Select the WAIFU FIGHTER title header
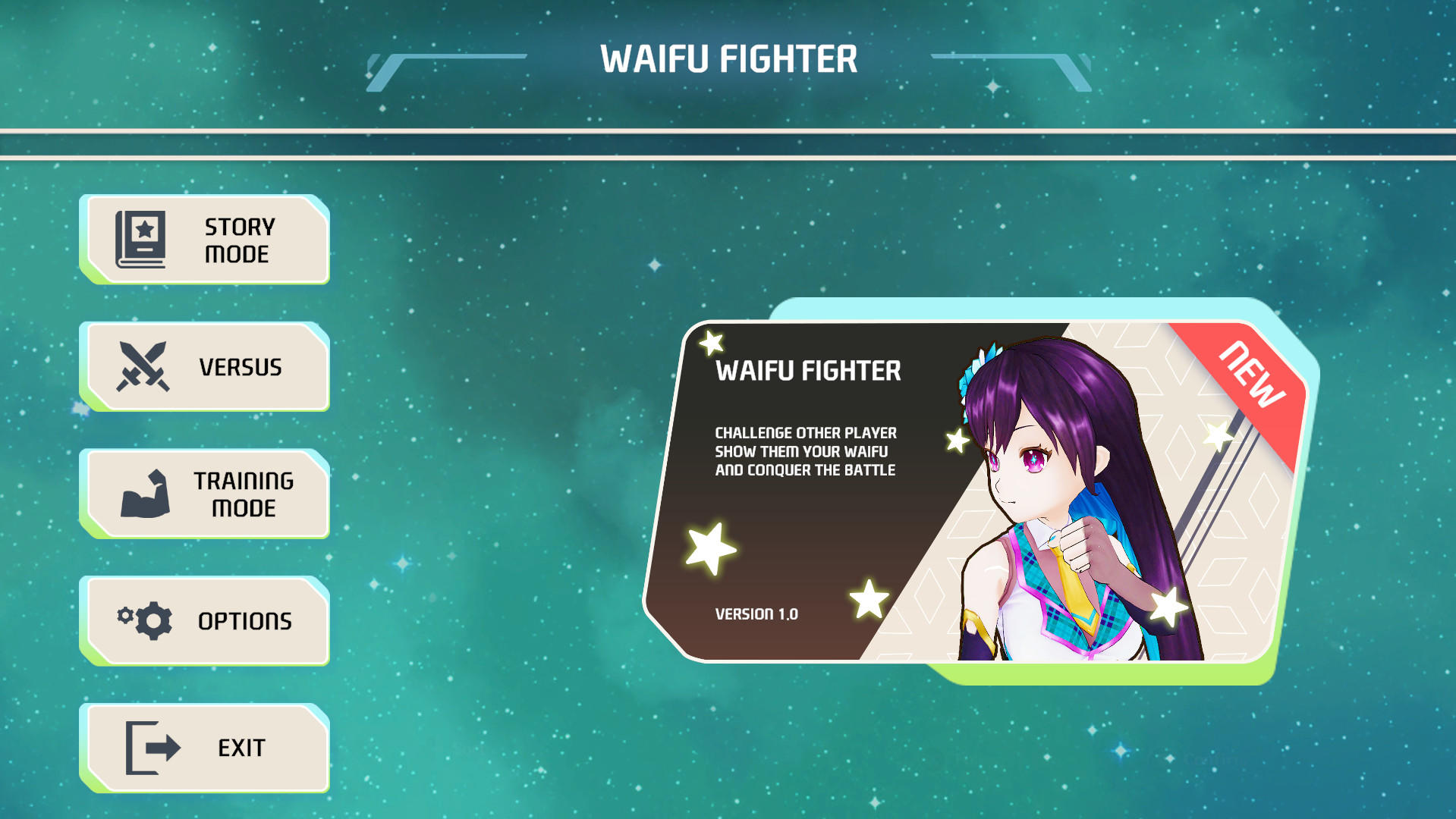The image size is (1456, 819). pos(730,60)
